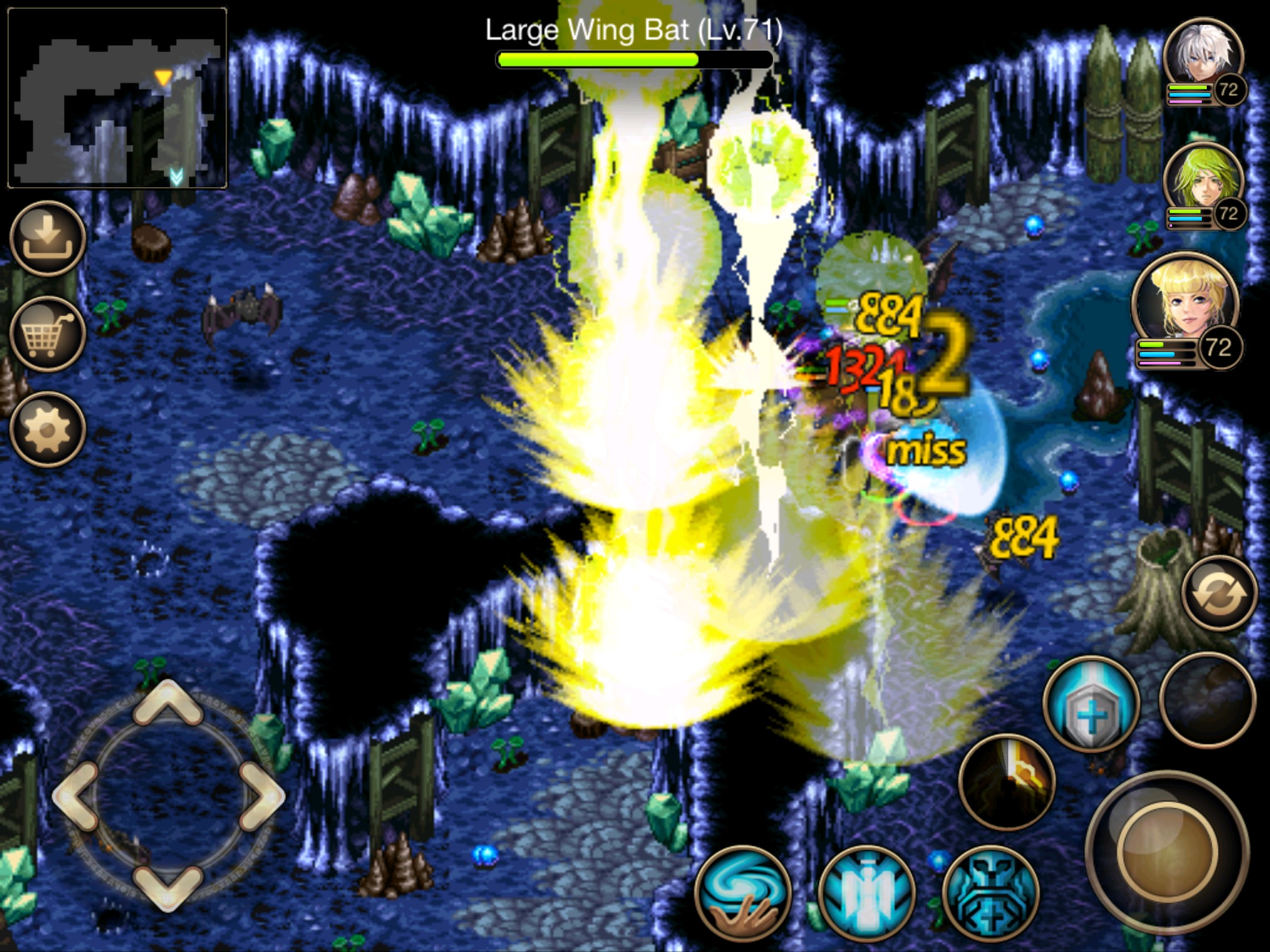Image resolution: width=1270 pixels, height=952 pixels.
Task: Open the shopping cart store
Action: click(x=48, y=334)
